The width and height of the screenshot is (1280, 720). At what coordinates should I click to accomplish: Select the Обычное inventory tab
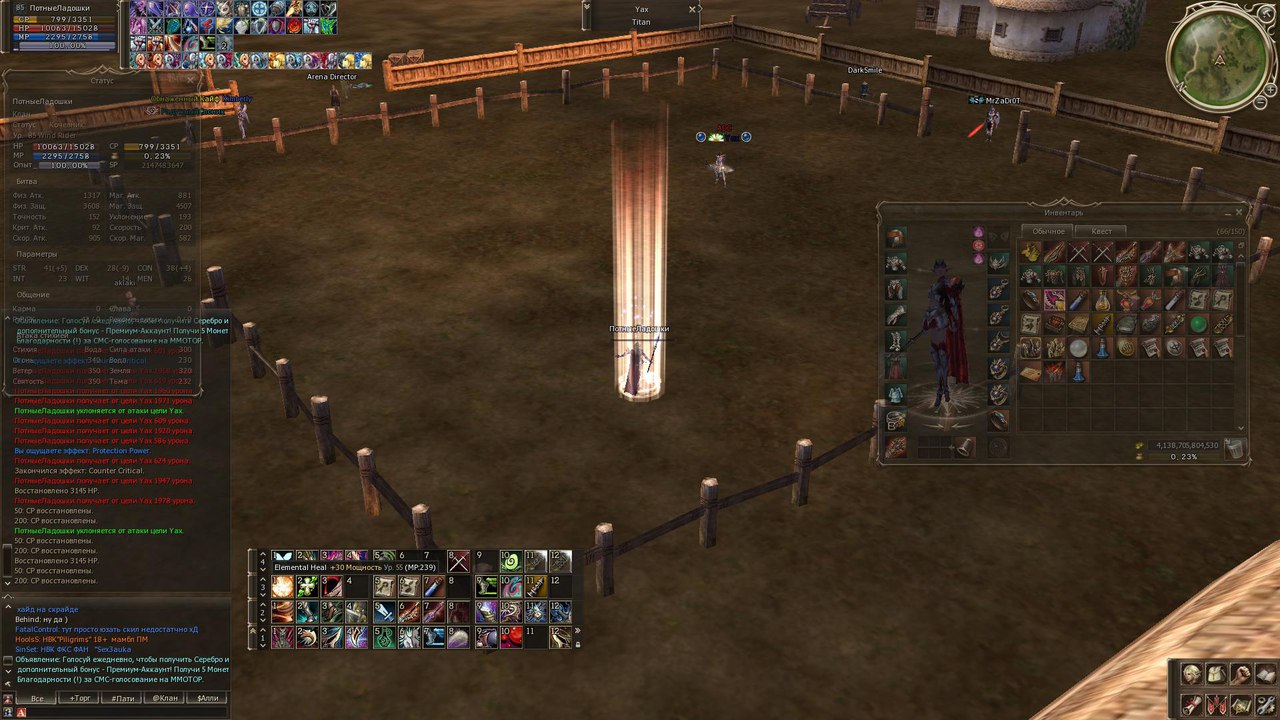tap(1047, 231)
